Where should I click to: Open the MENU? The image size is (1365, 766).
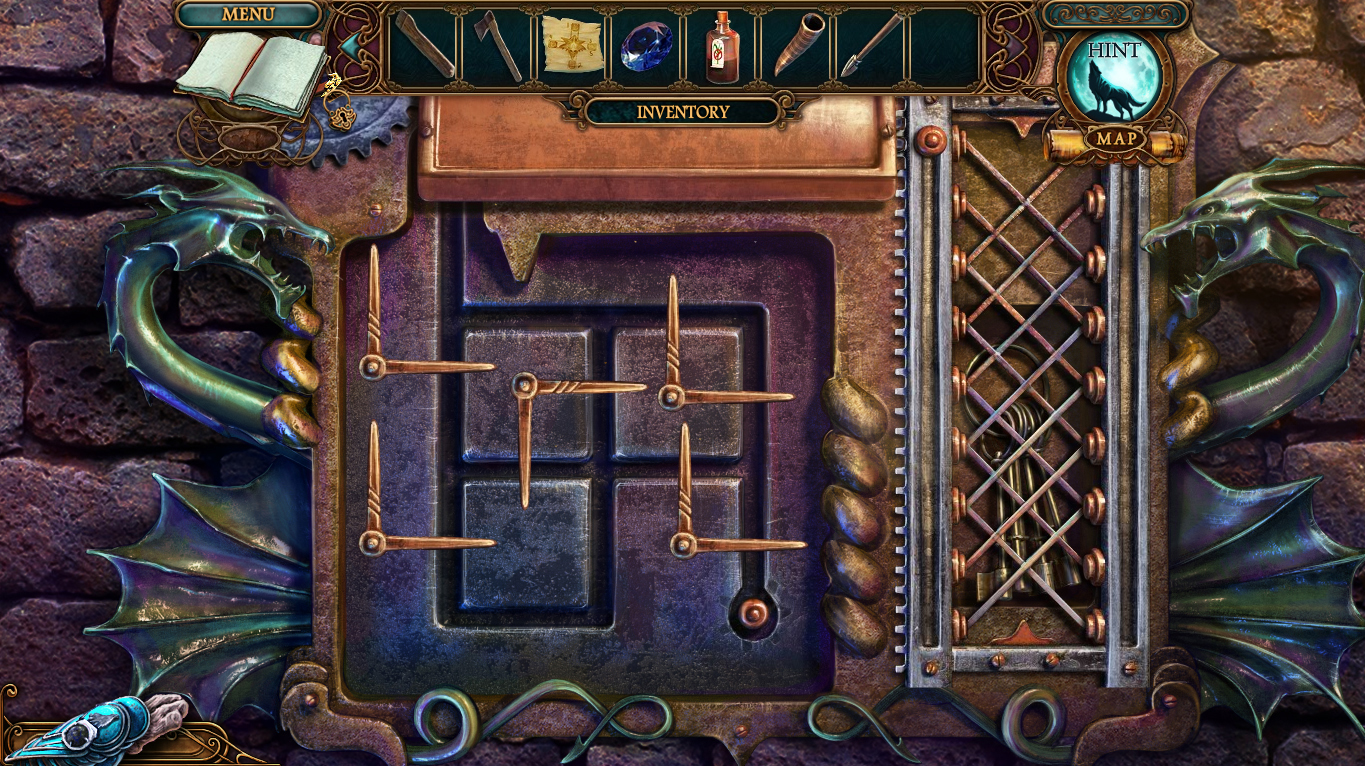click(x=250, y=15)
